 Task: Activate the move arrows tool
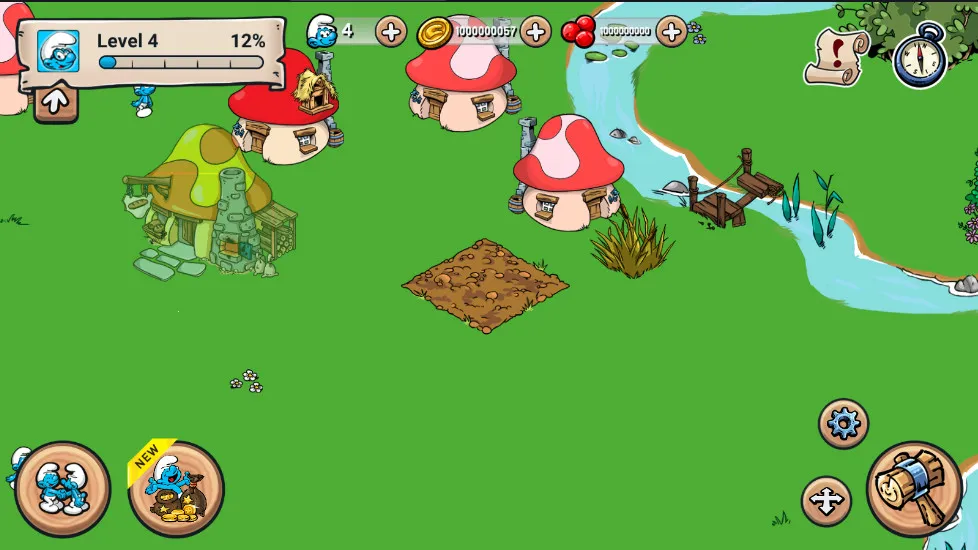pyautogui.click(x=826, y=501)
